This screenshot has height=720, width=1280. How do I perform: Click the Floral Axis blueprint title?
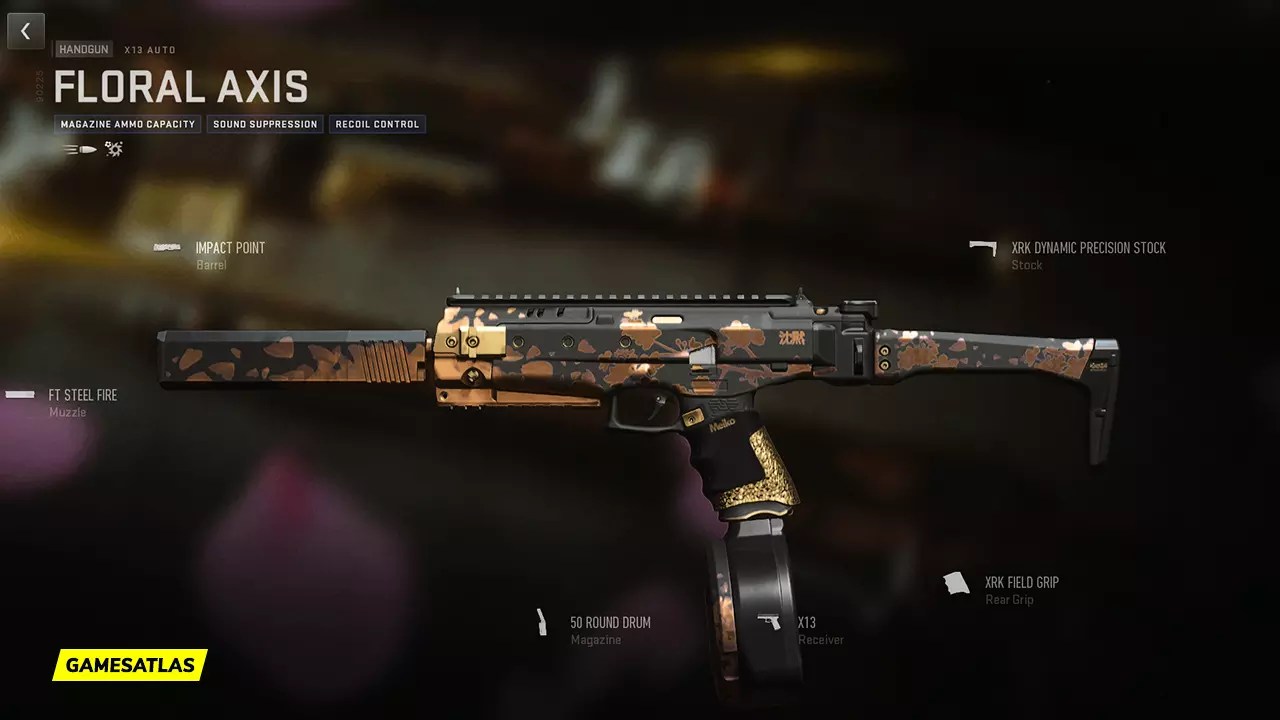(181, 87)
